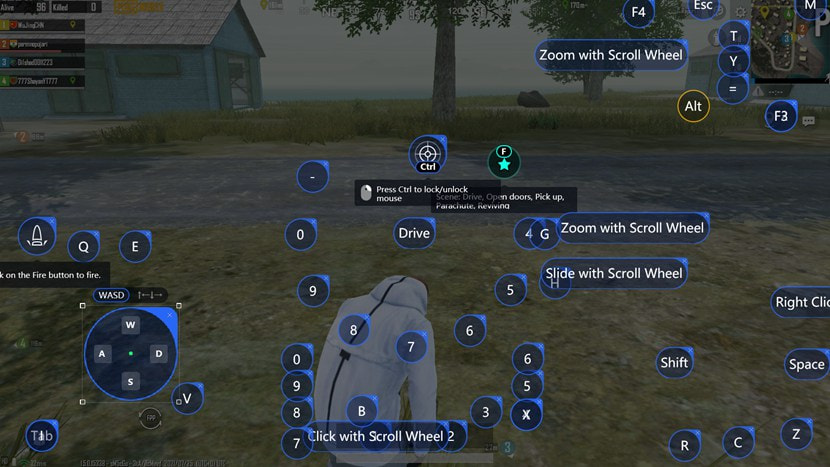The image size is (830, 467).
Task: Select the Drive key mapping button
Action: [x=414, y=233]
